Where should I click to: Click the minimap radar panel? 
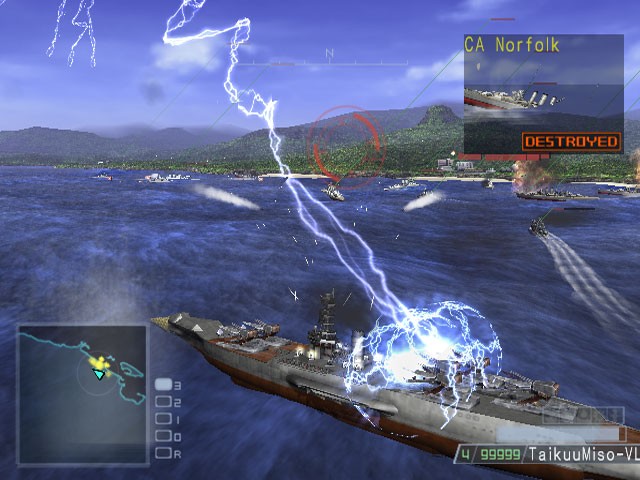click(82, 395)
